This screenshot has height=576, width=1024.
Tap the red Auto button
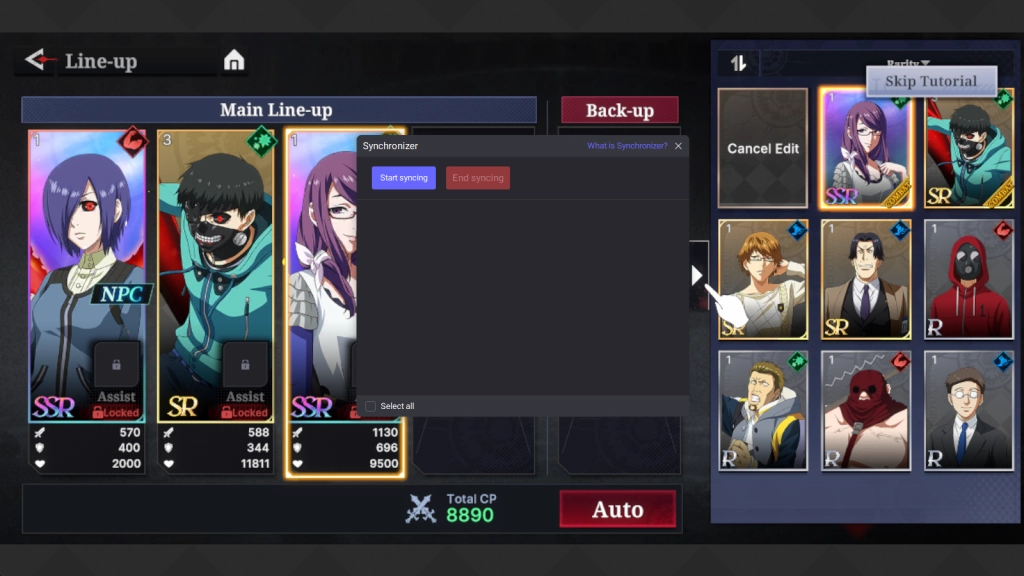[x=617, y=509]
